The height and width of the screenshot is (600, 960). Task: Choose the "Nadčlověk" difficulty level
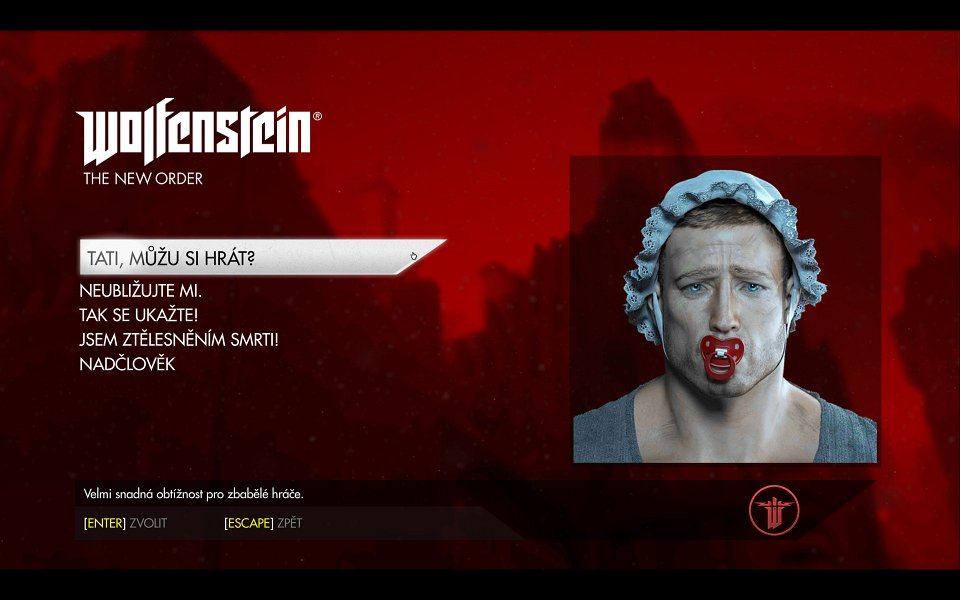pos(127,364)
